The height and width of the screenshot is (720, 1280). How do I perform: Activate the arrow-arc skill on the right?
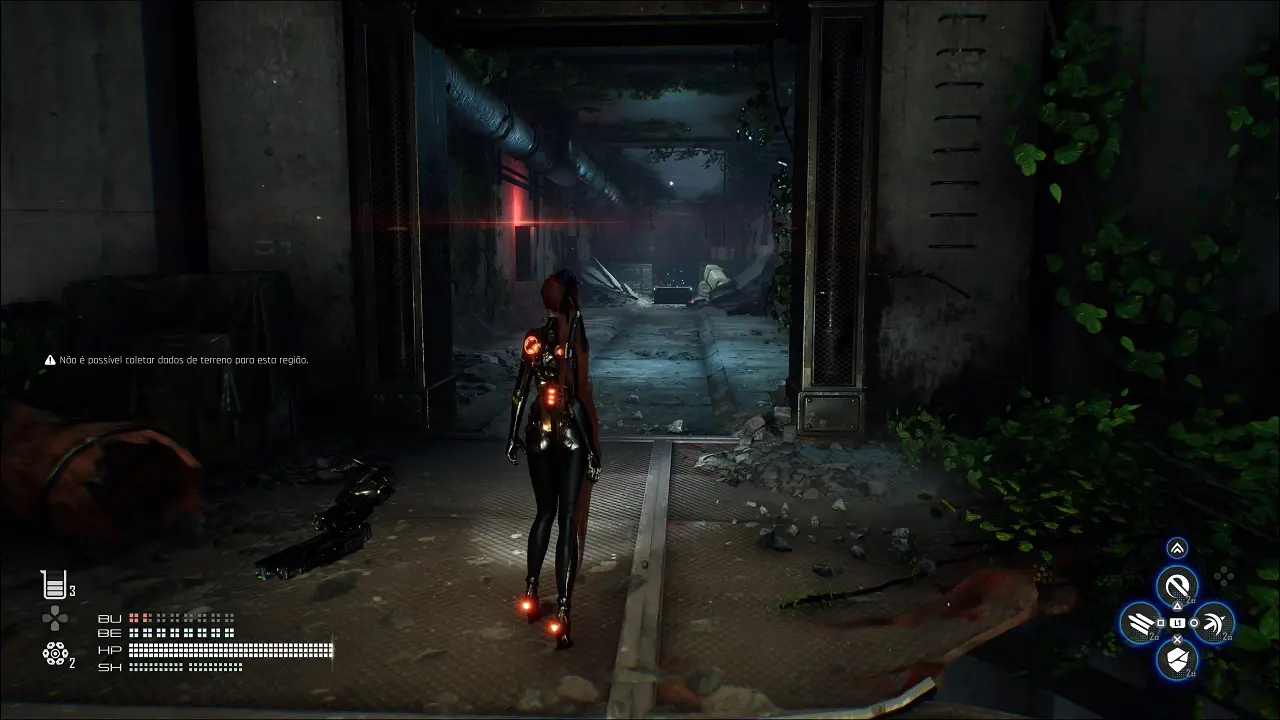click(x=1214, y=623)
